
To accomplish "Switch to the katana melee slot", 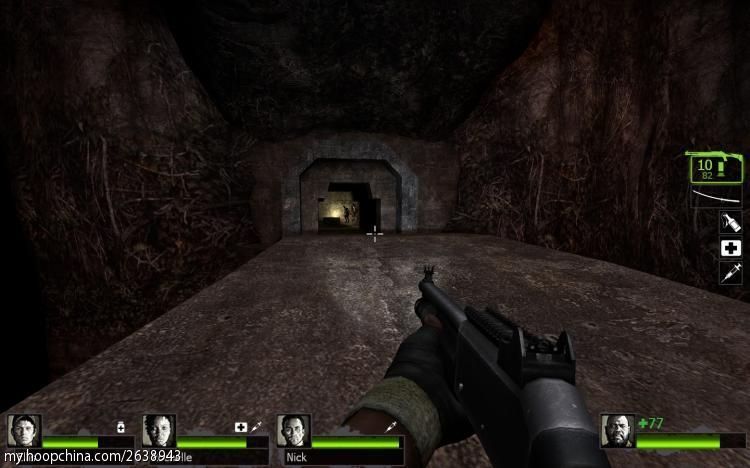I will 716,197.
